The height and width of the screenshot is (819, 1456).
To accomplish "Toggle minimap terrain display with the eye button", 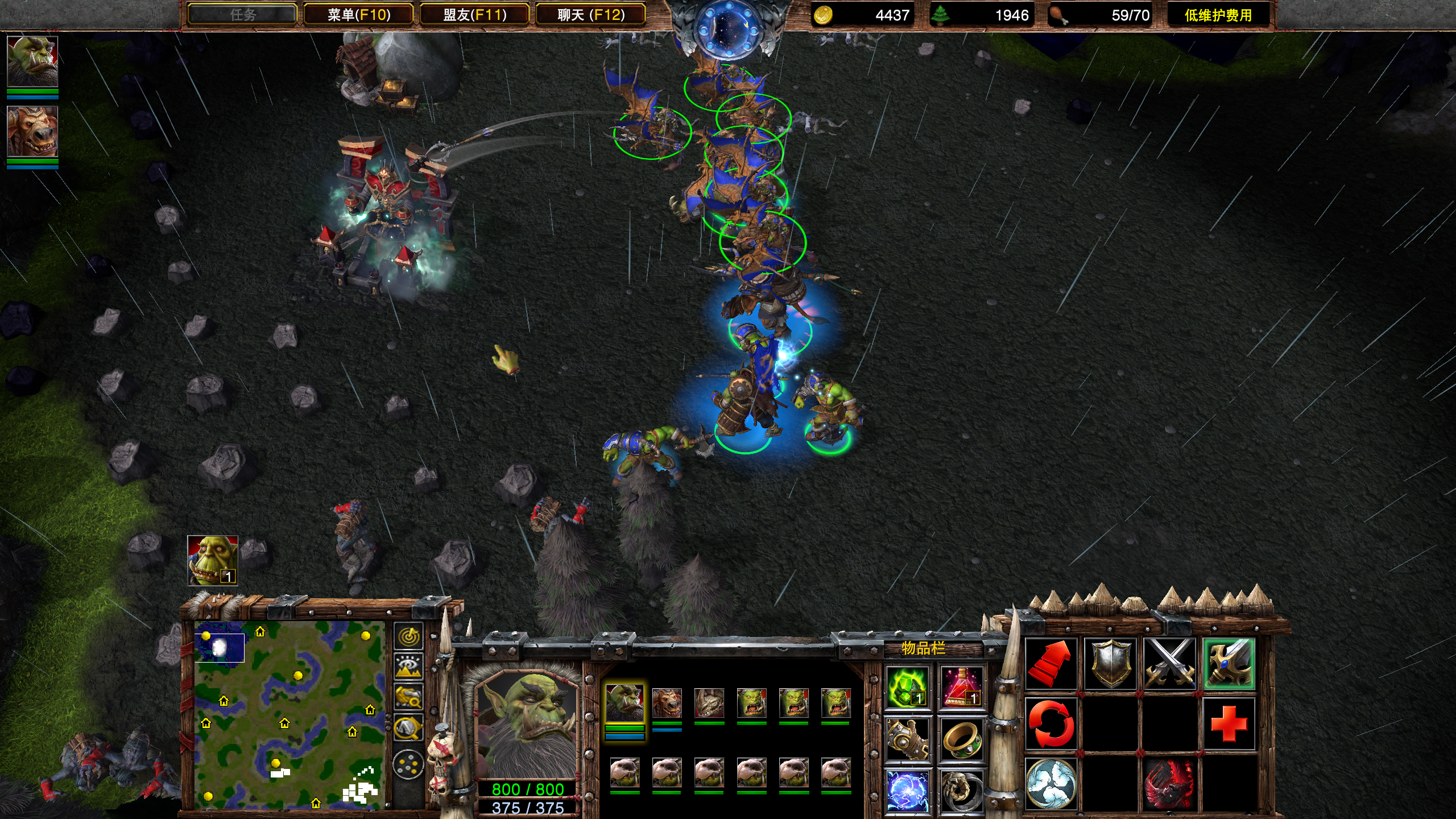I will (408, 667).
